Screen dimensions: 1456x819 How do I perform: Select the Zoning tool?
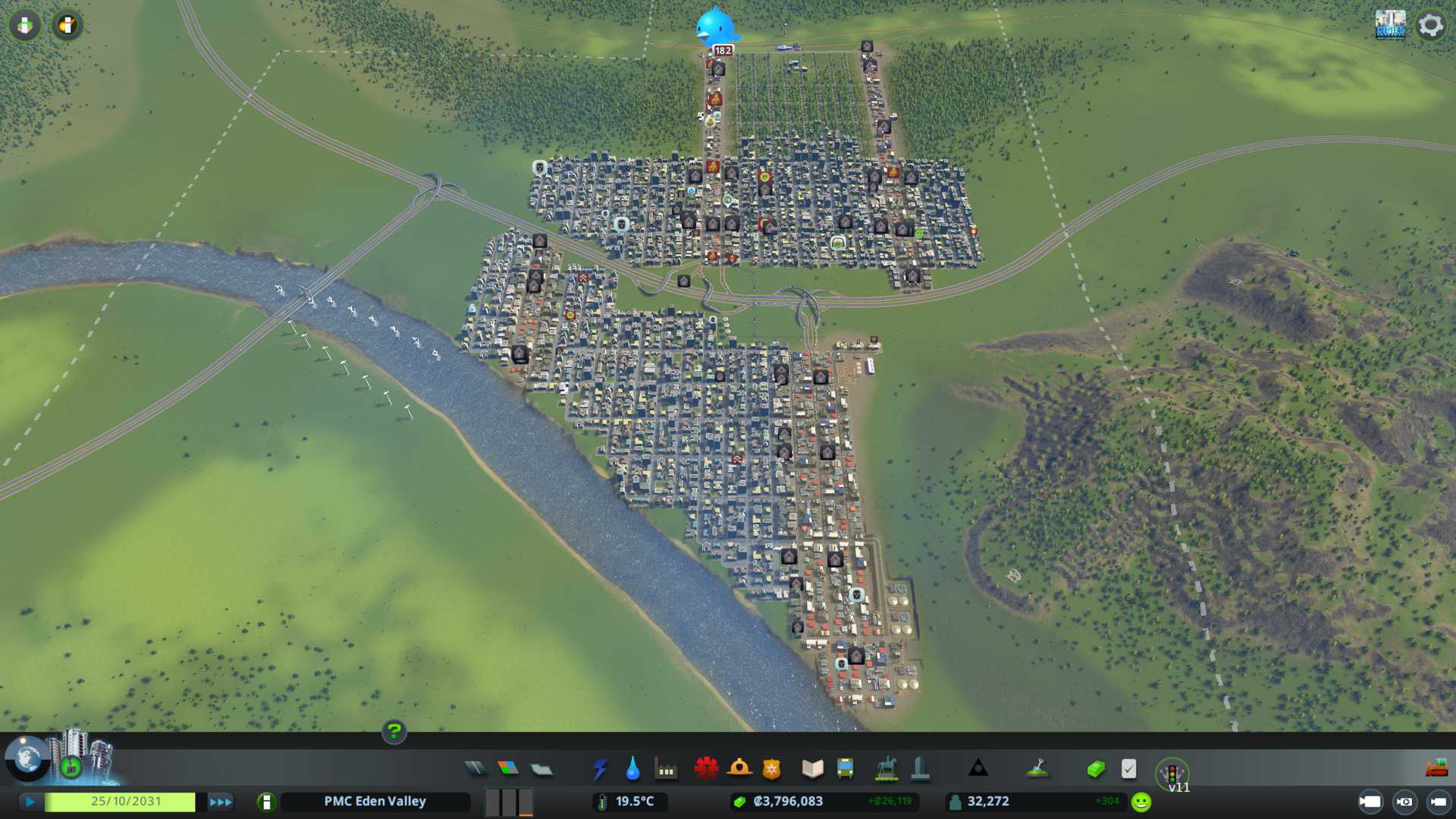[508, 769]
